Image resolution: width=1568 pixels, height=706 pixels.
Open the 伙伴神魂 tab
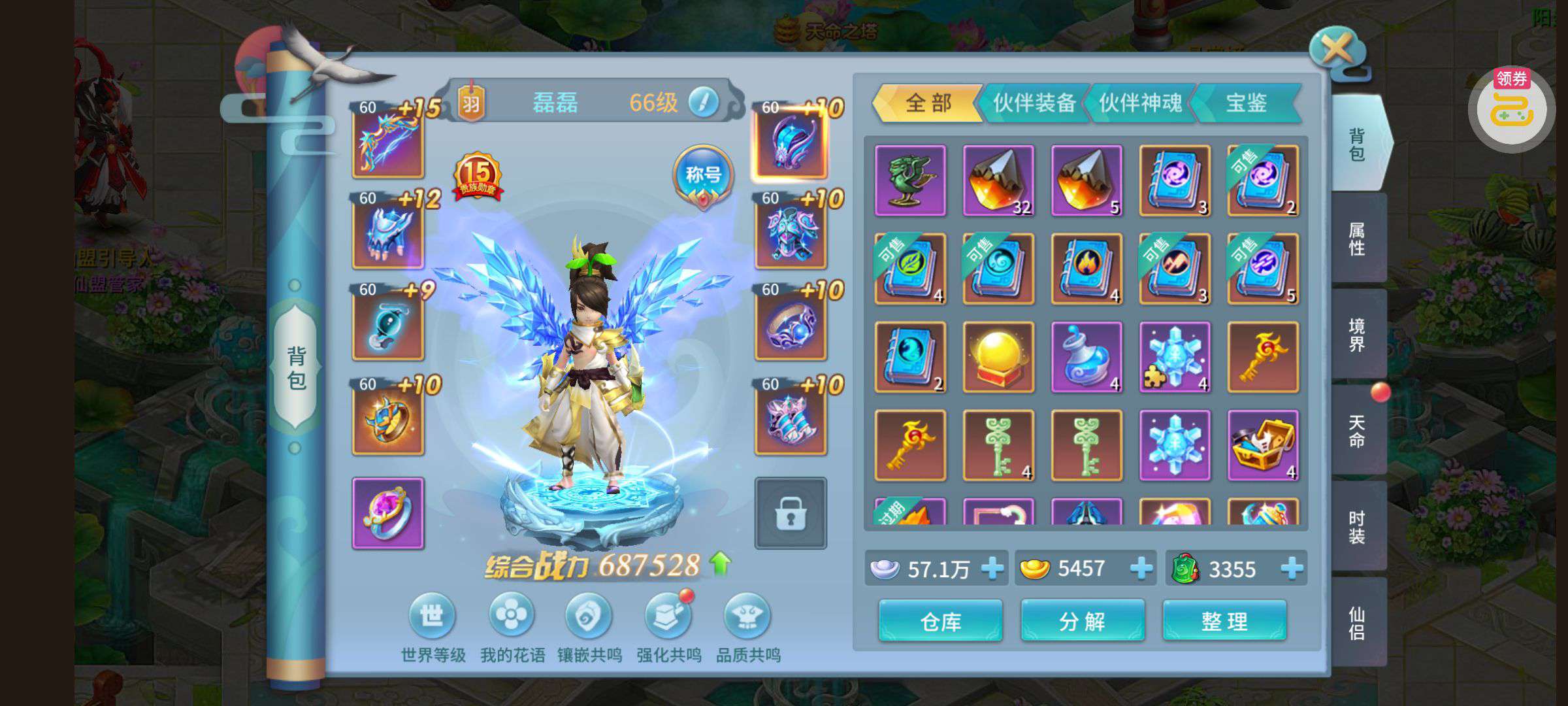[x=1140, y=103]
